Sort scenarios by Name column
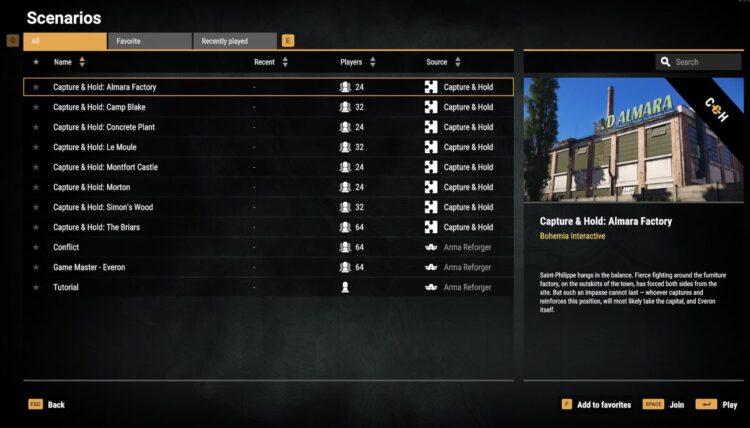Screen dimensions: 750x428 coord(68,62)
